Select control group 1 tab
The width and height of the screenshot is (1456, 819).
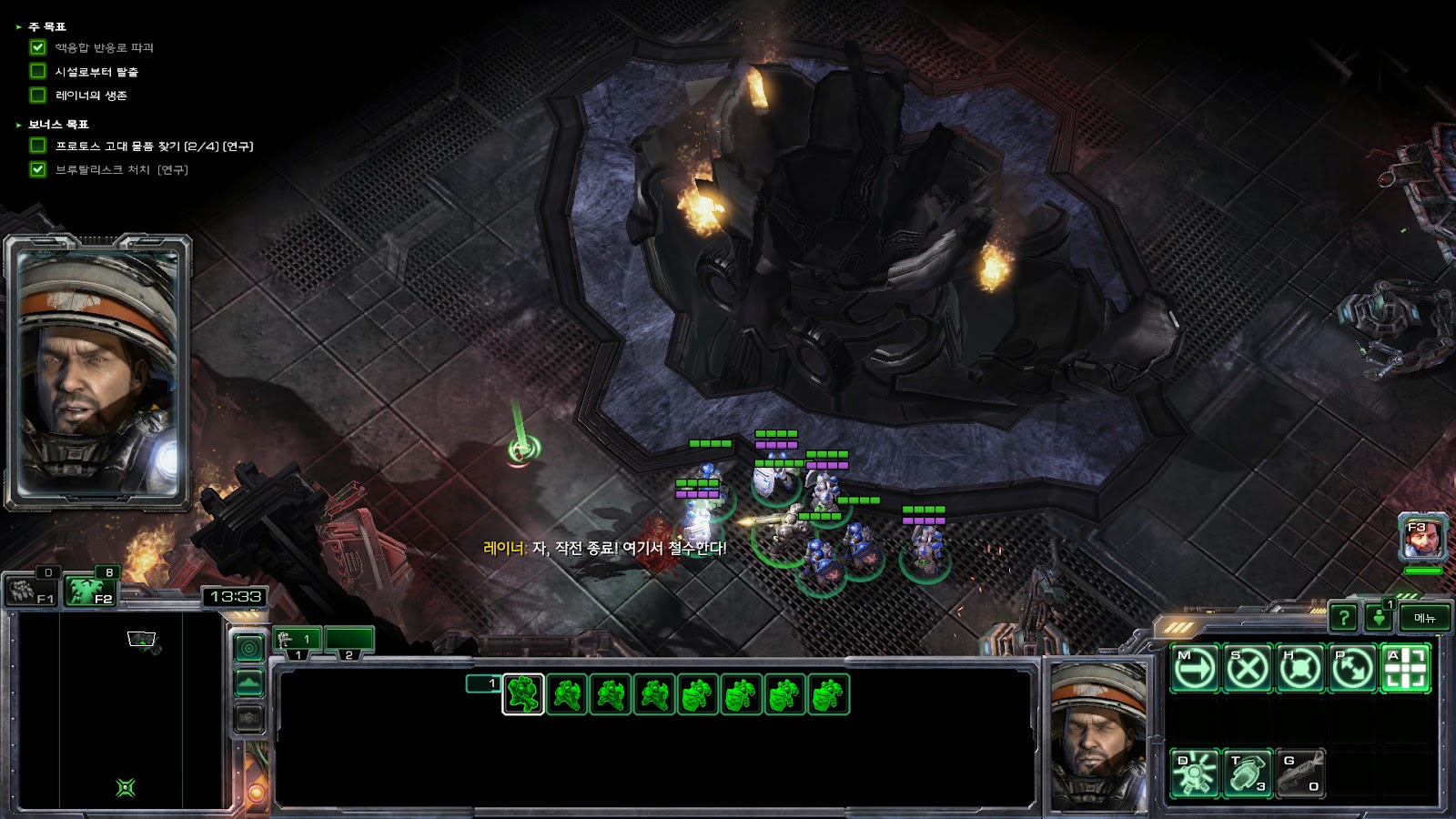click(x=298, y=641)
